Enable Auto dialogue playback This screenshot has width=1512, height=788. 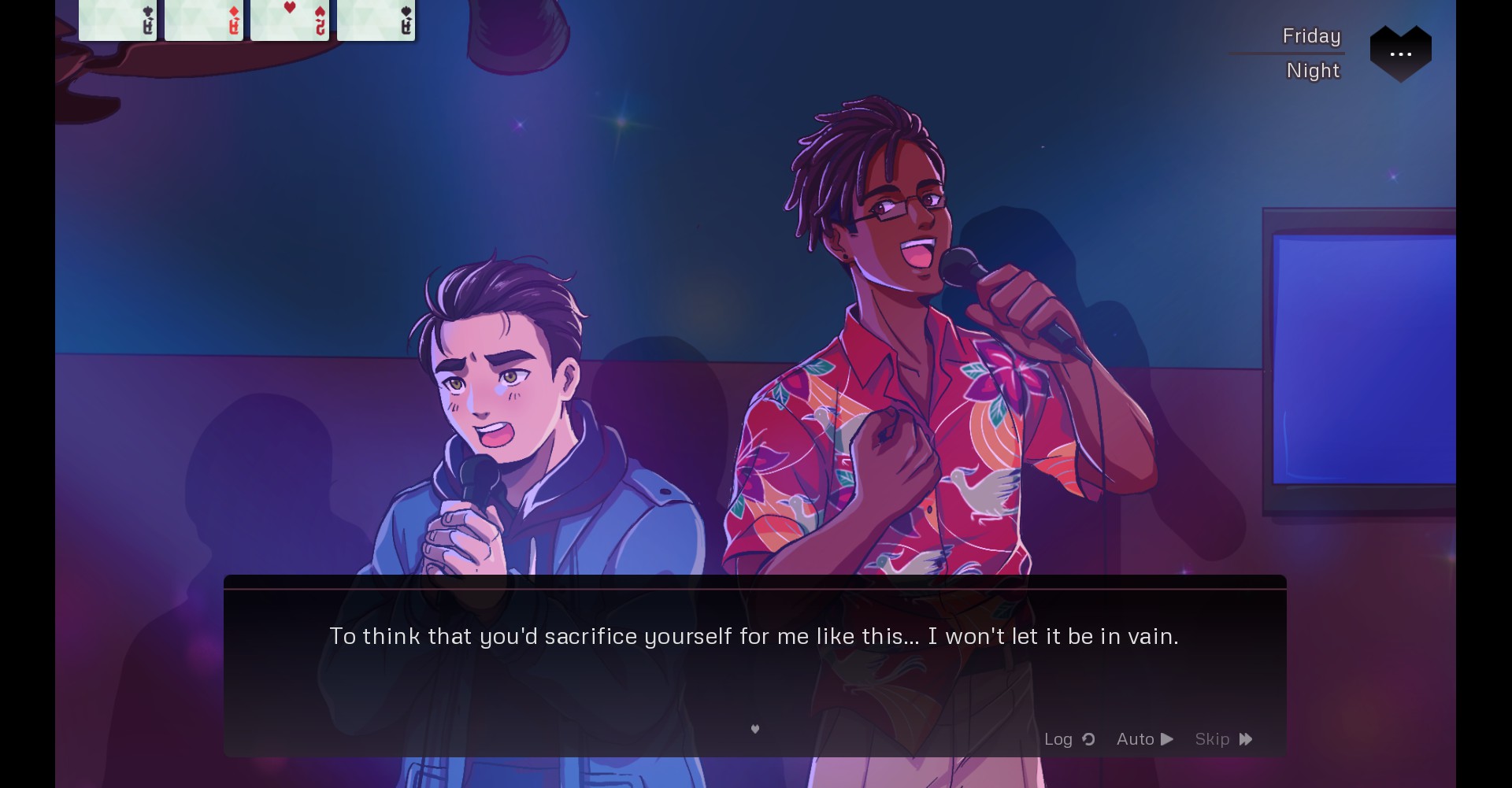pos(1144,739)
